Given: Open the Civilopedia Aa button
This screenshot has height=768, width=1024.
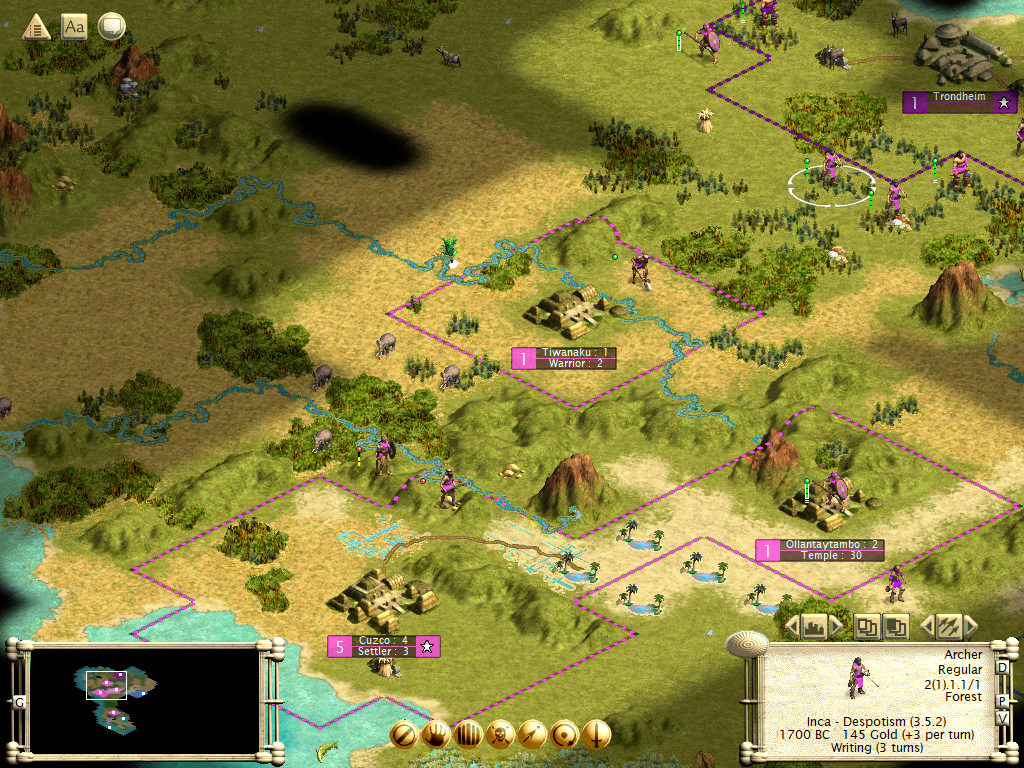Looking at the screenshot, I should 74,26.
